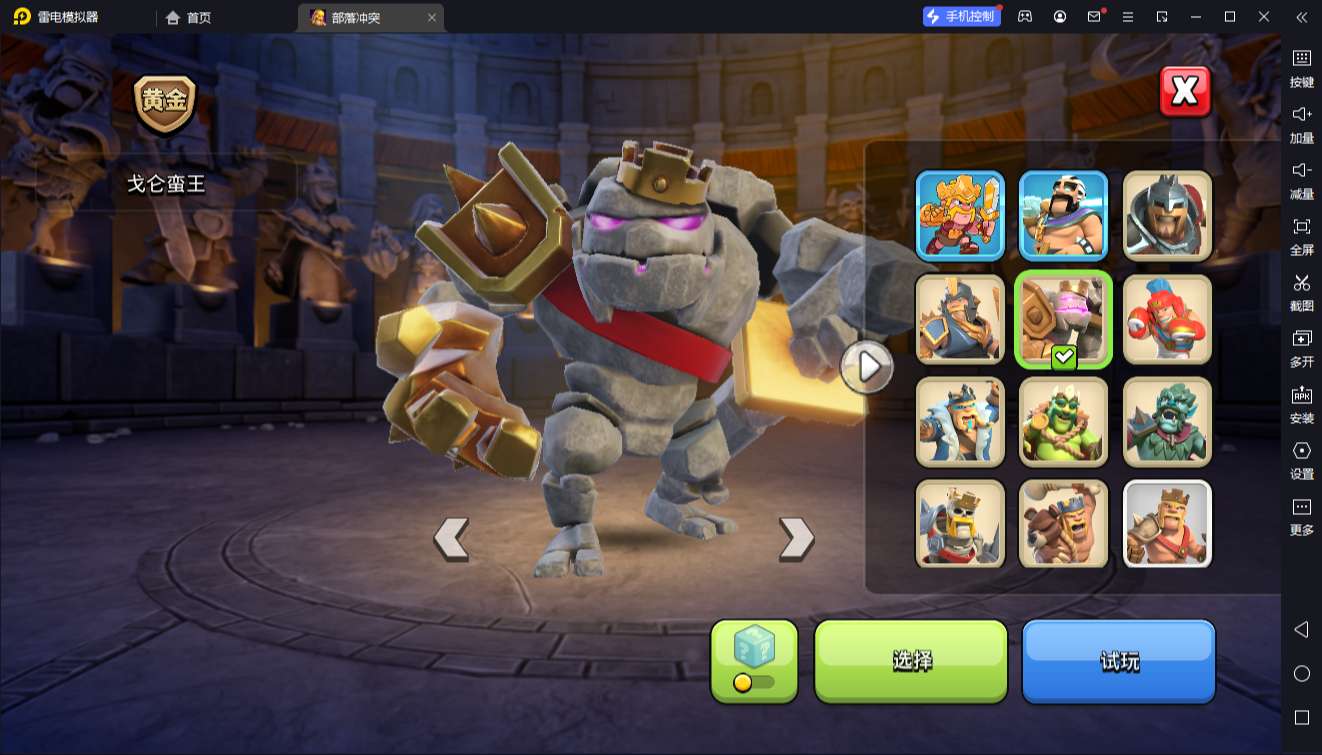Pick the blue armored knight king skin

coord(960,319)
